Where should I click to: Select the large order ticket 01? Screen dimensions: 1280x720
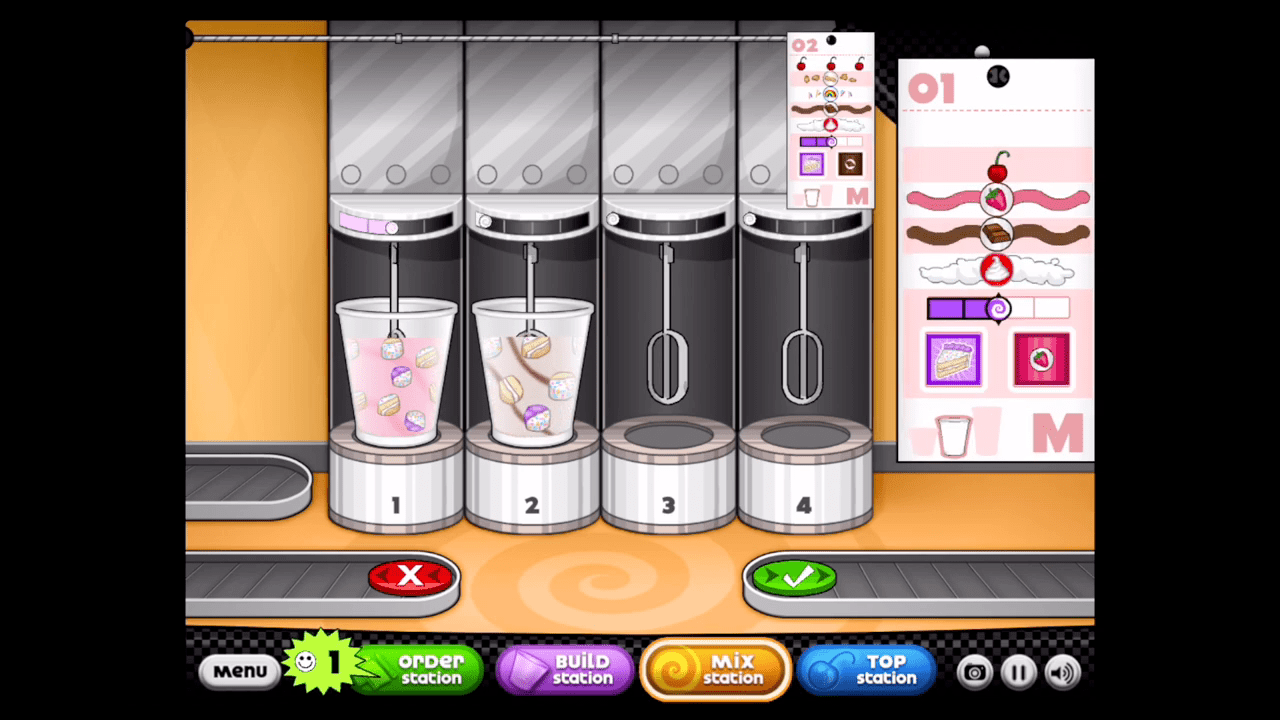[996, 260]
